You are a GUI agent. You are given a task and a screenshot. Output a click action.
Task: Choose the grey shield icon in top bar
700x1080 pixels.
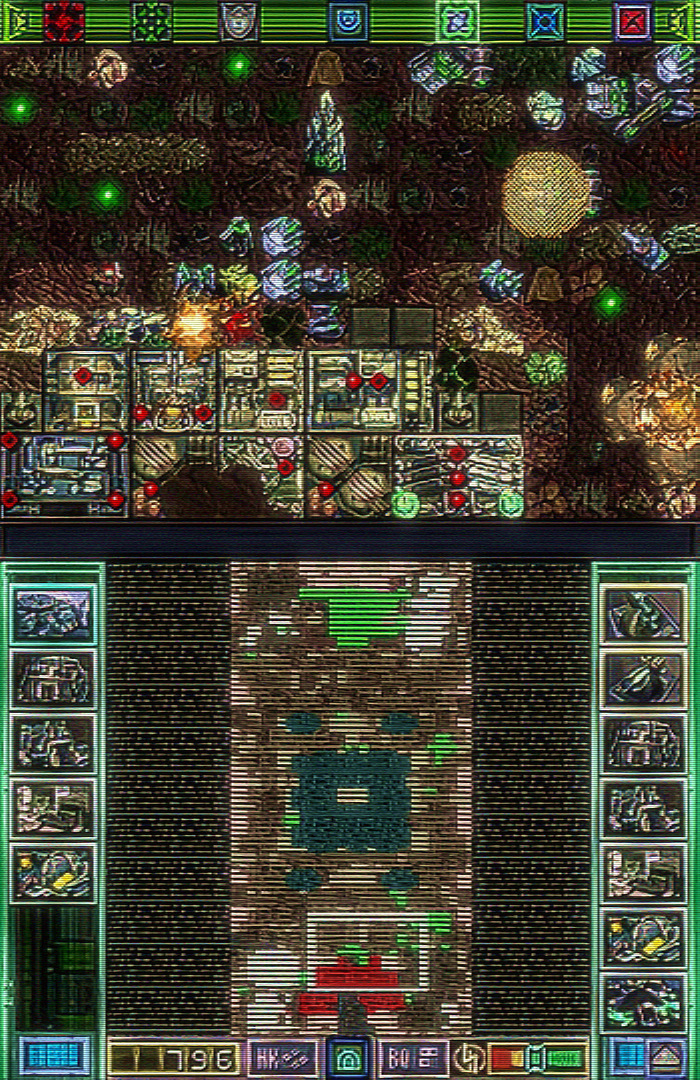coord(238,21)
